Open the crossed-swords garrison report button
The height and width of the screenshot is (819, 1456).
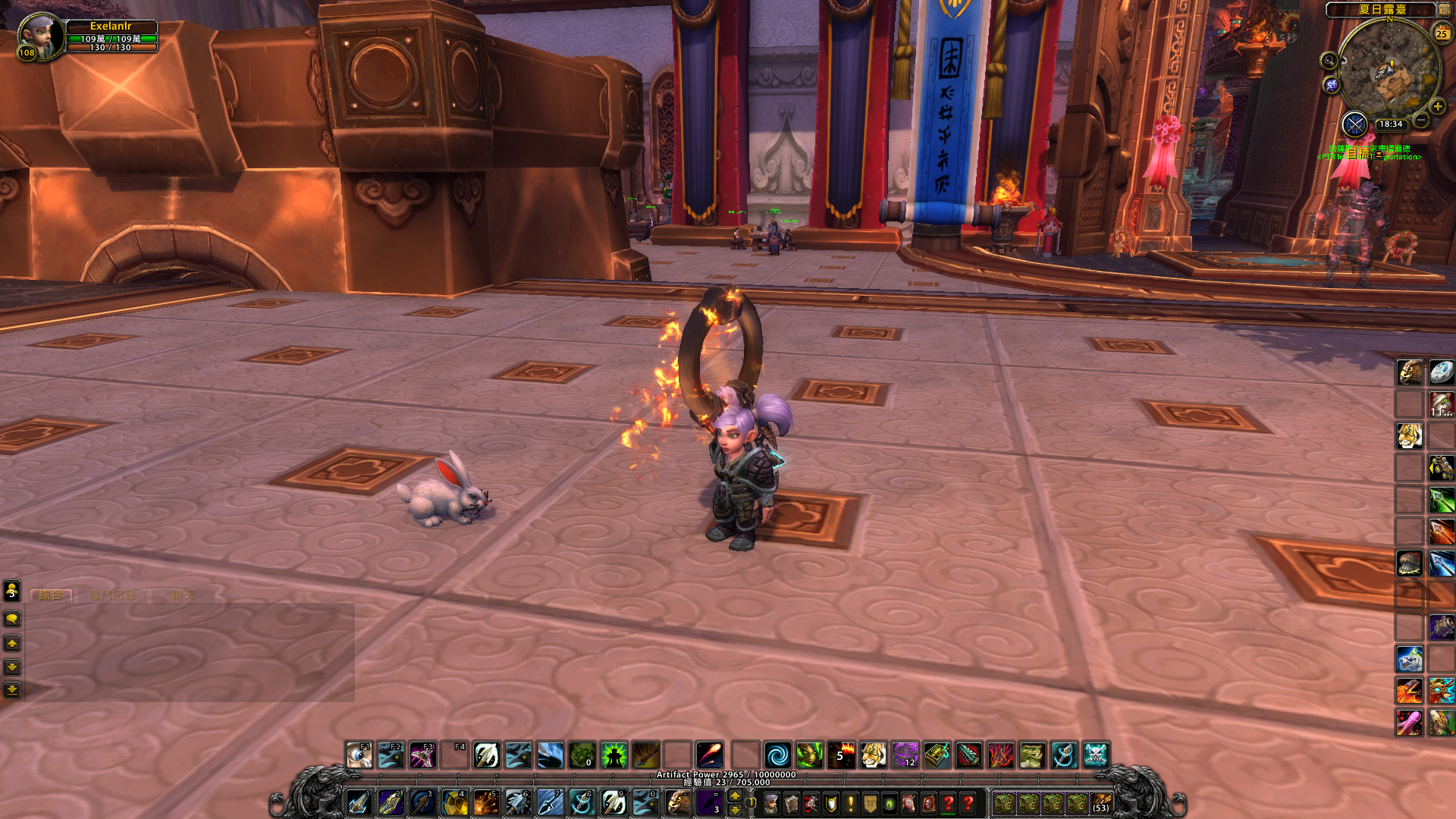1354,124
